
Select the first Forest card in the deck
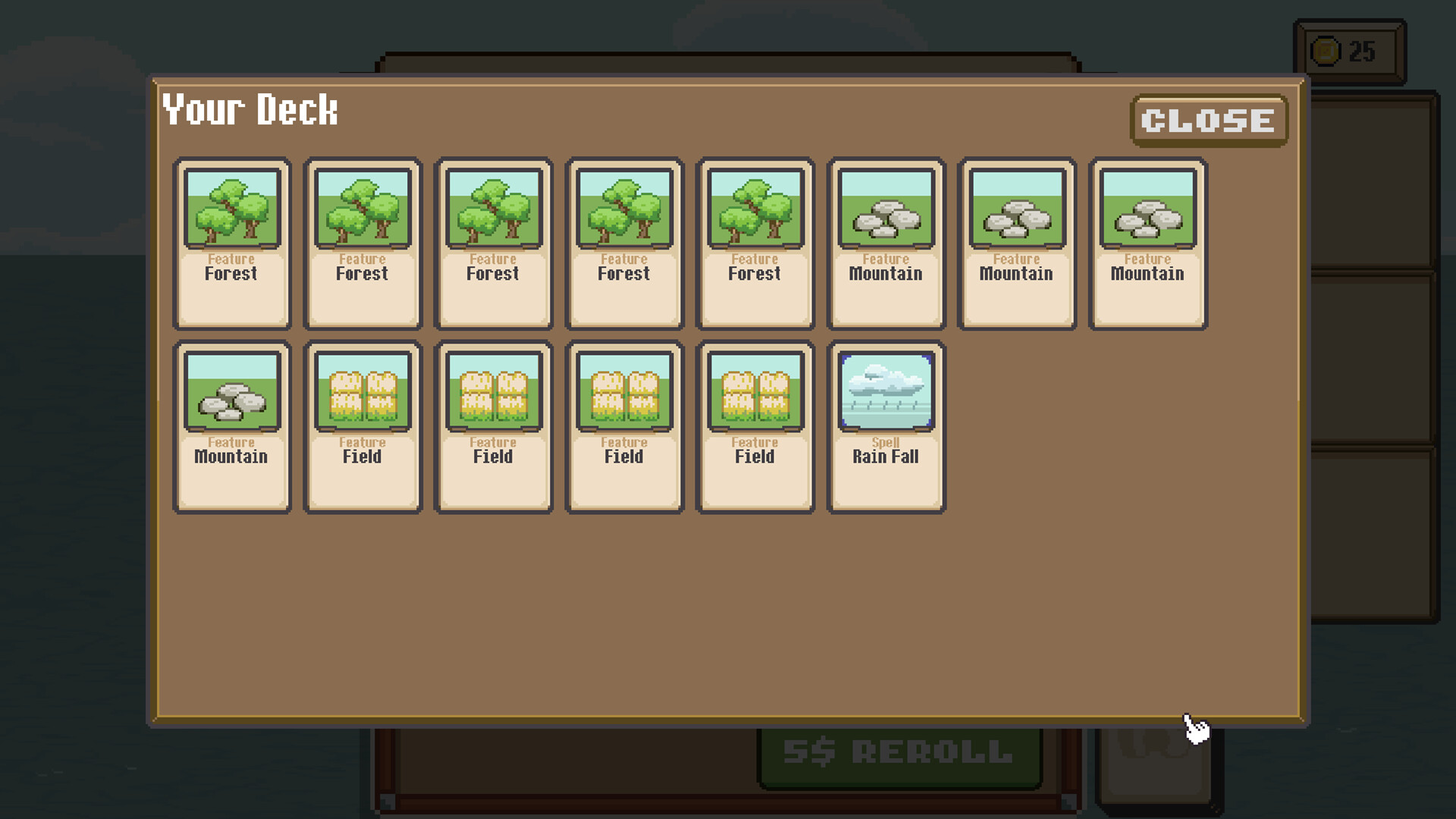(x=232, y=243)
